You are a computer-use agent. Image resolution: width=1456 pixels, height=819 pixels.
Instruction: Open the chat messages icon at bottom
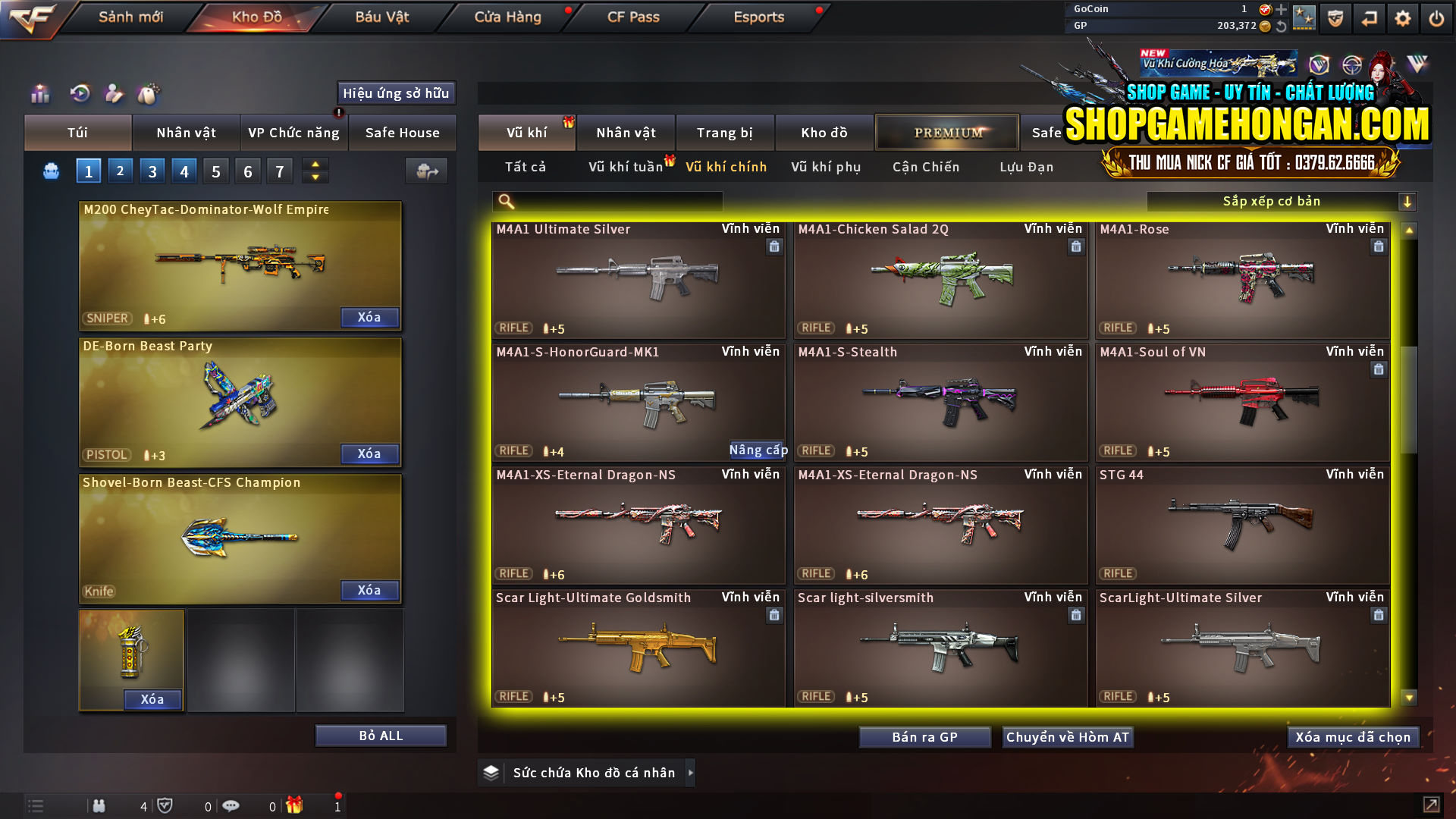pos(231,806)
